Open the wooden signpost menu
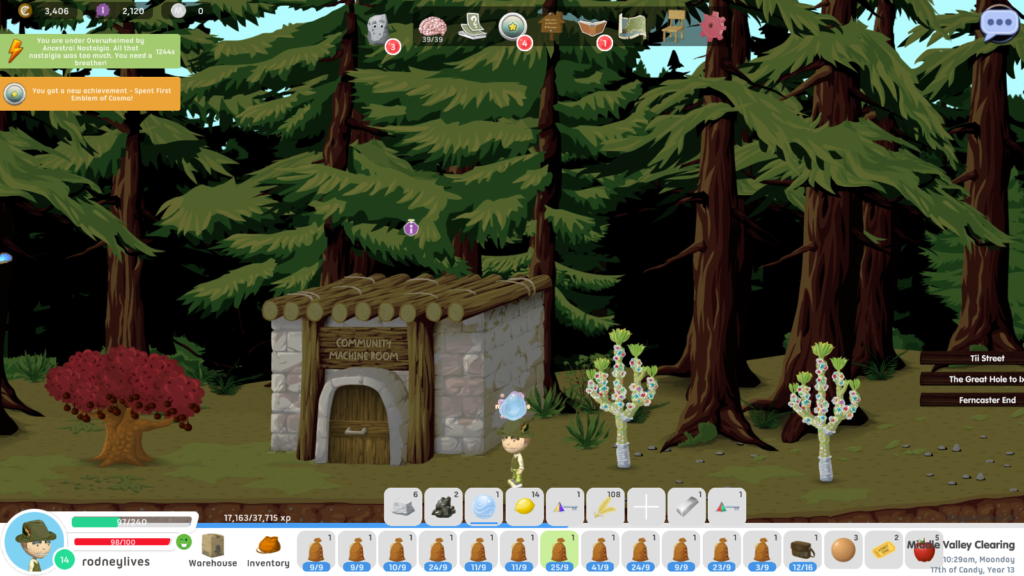 click(x=551, y=26)
